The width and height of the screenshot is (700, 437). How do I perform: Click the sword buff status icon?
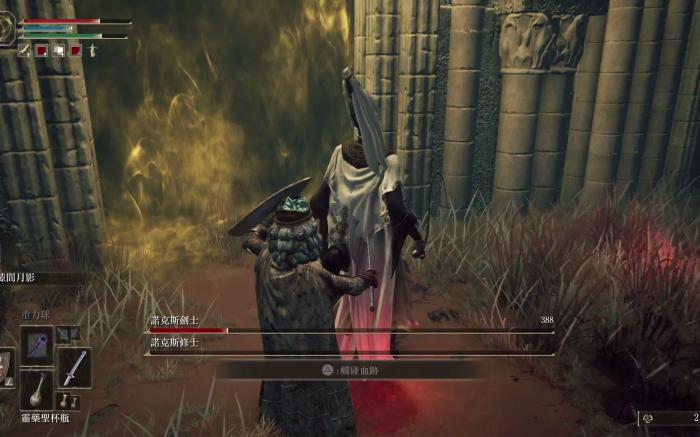(x=24, y=50)
